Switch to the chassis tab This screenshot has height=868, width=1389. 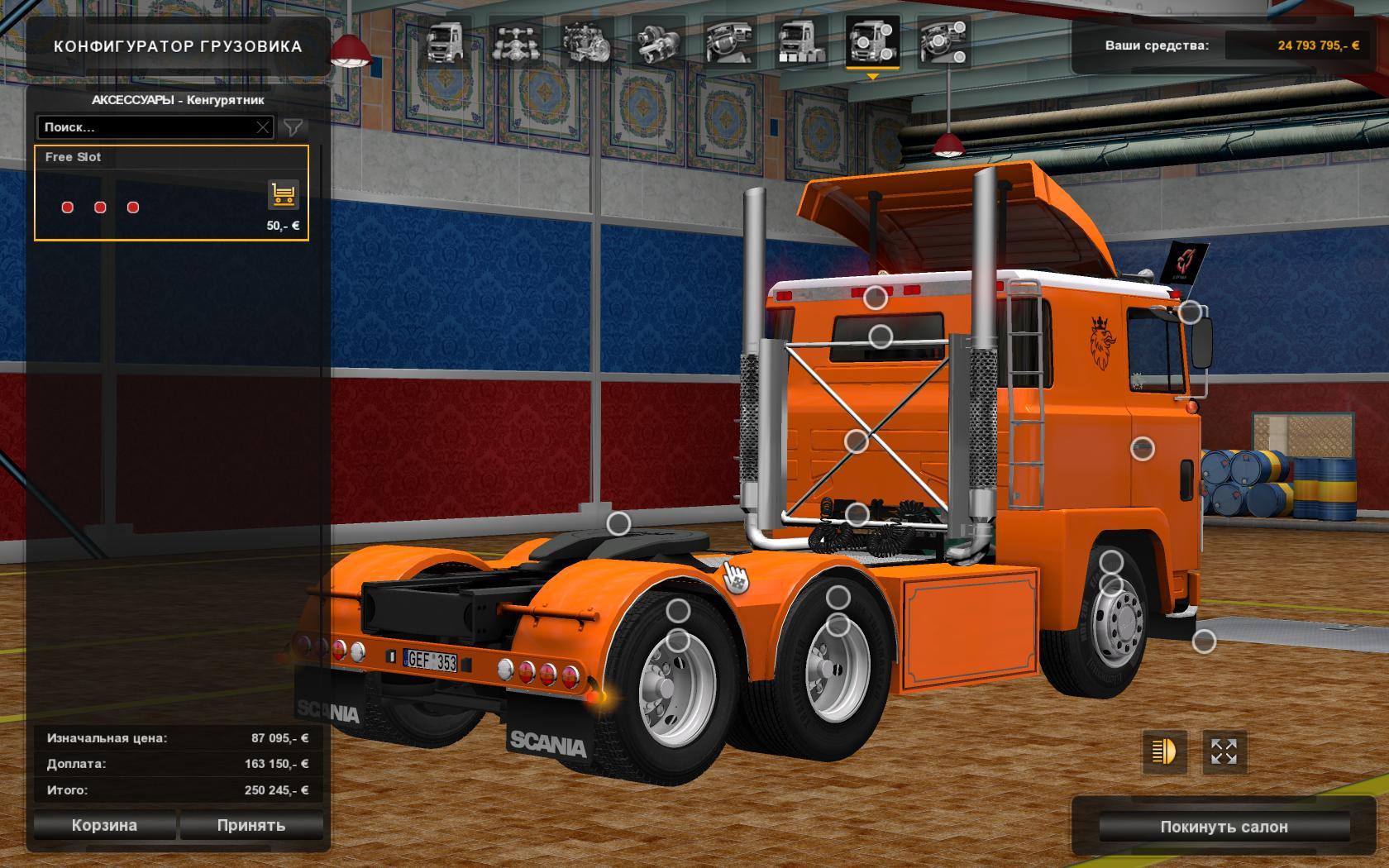tap(516, 43)
